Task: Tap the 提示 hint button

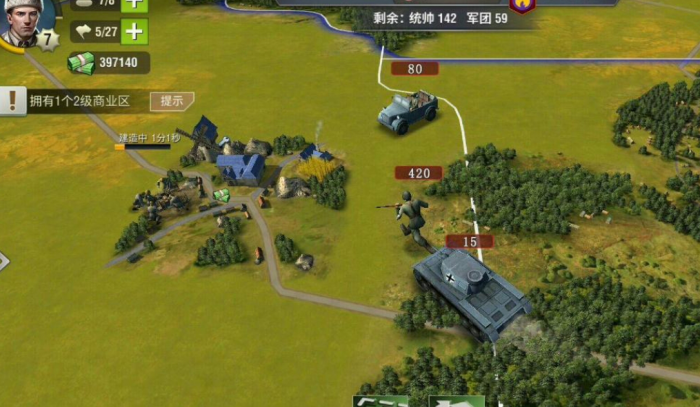Action: click(x=171, y=101)
